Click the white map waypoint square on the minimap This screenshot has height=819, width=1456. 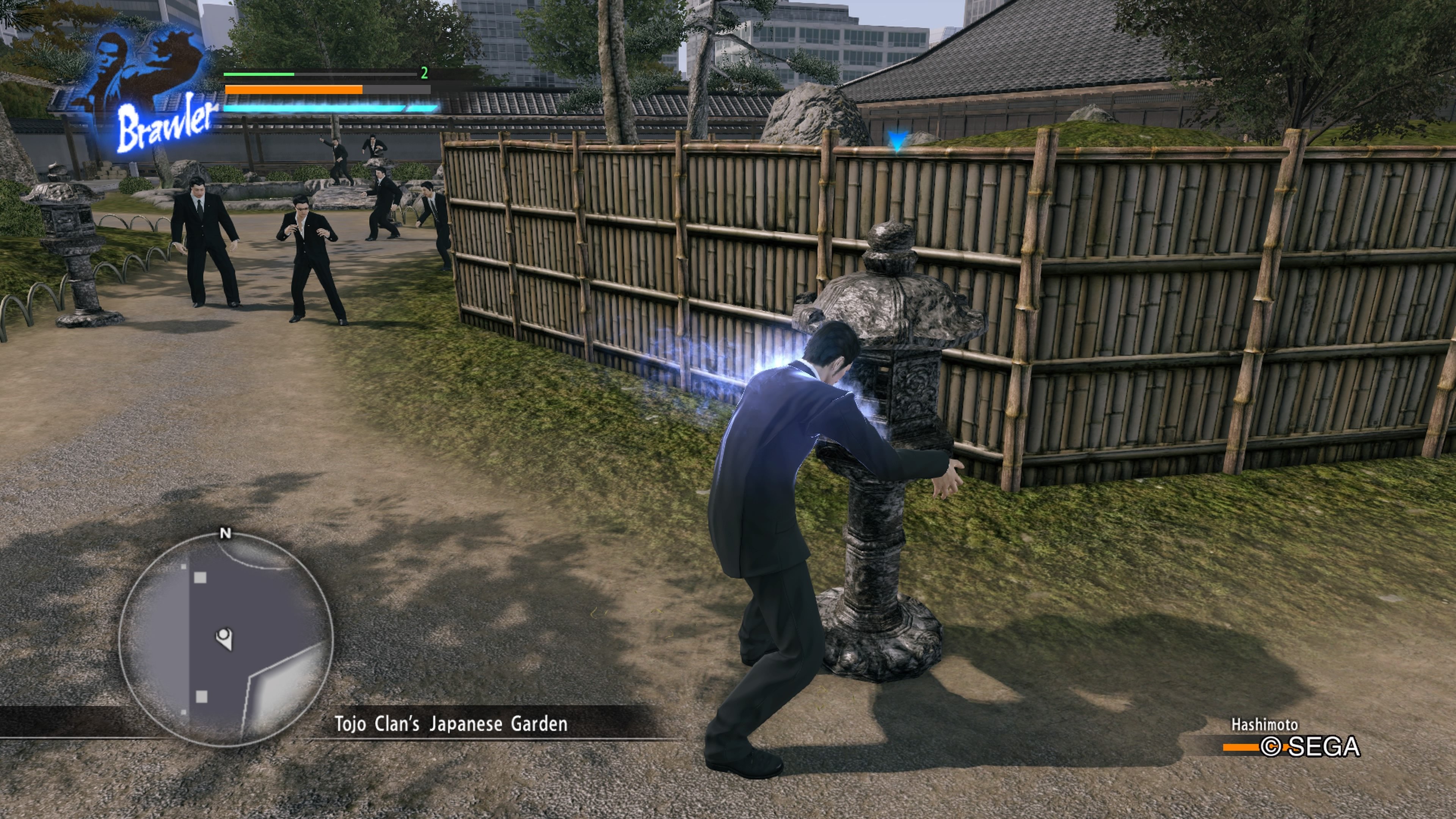(201, 577)
